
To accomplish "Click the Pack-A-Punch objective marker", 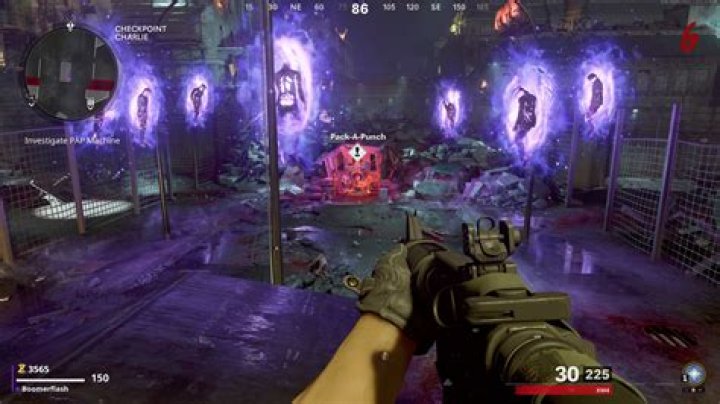I will [357, 153].
